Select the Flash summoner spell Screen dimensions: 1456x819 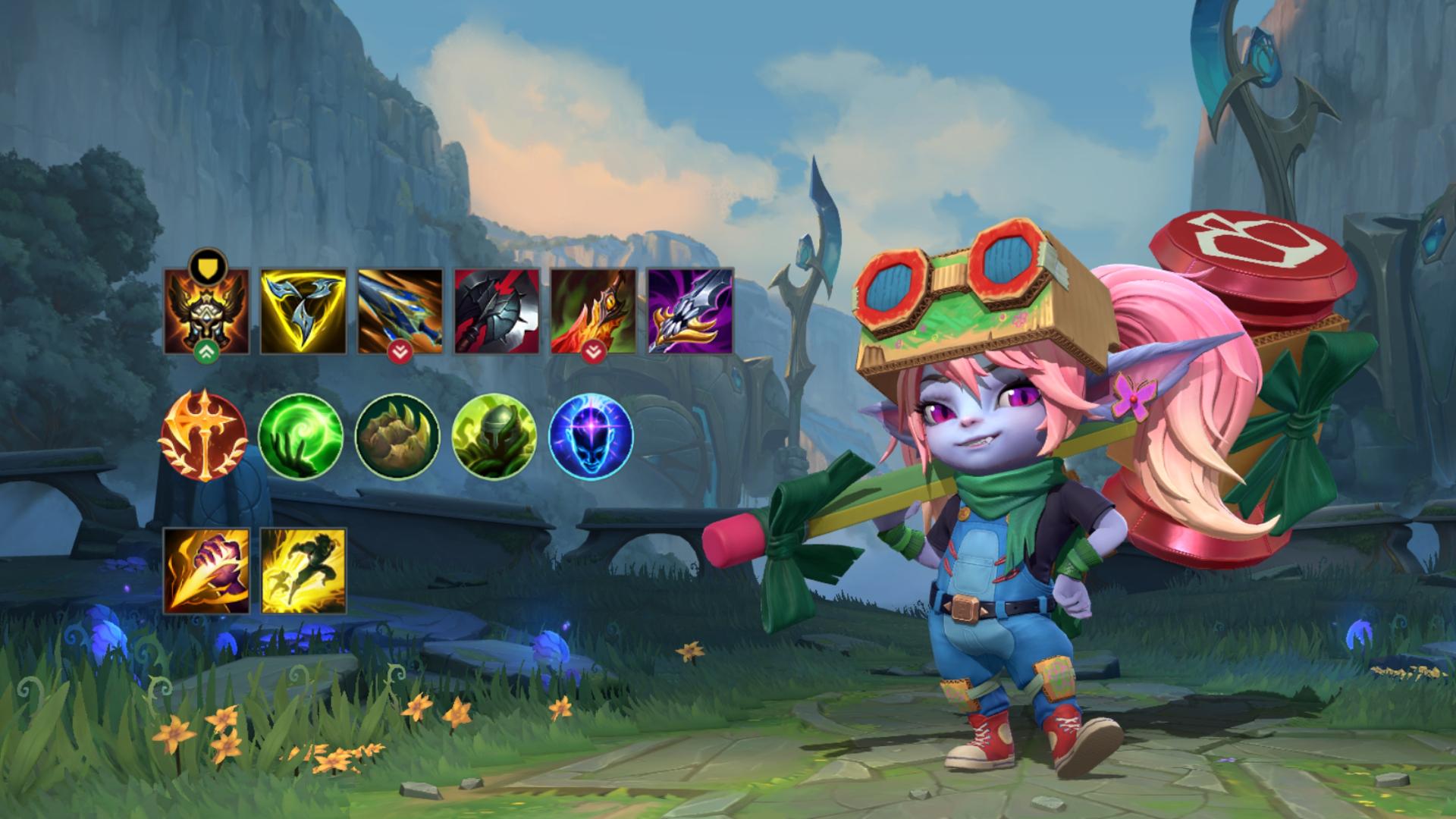pos(303,571)
